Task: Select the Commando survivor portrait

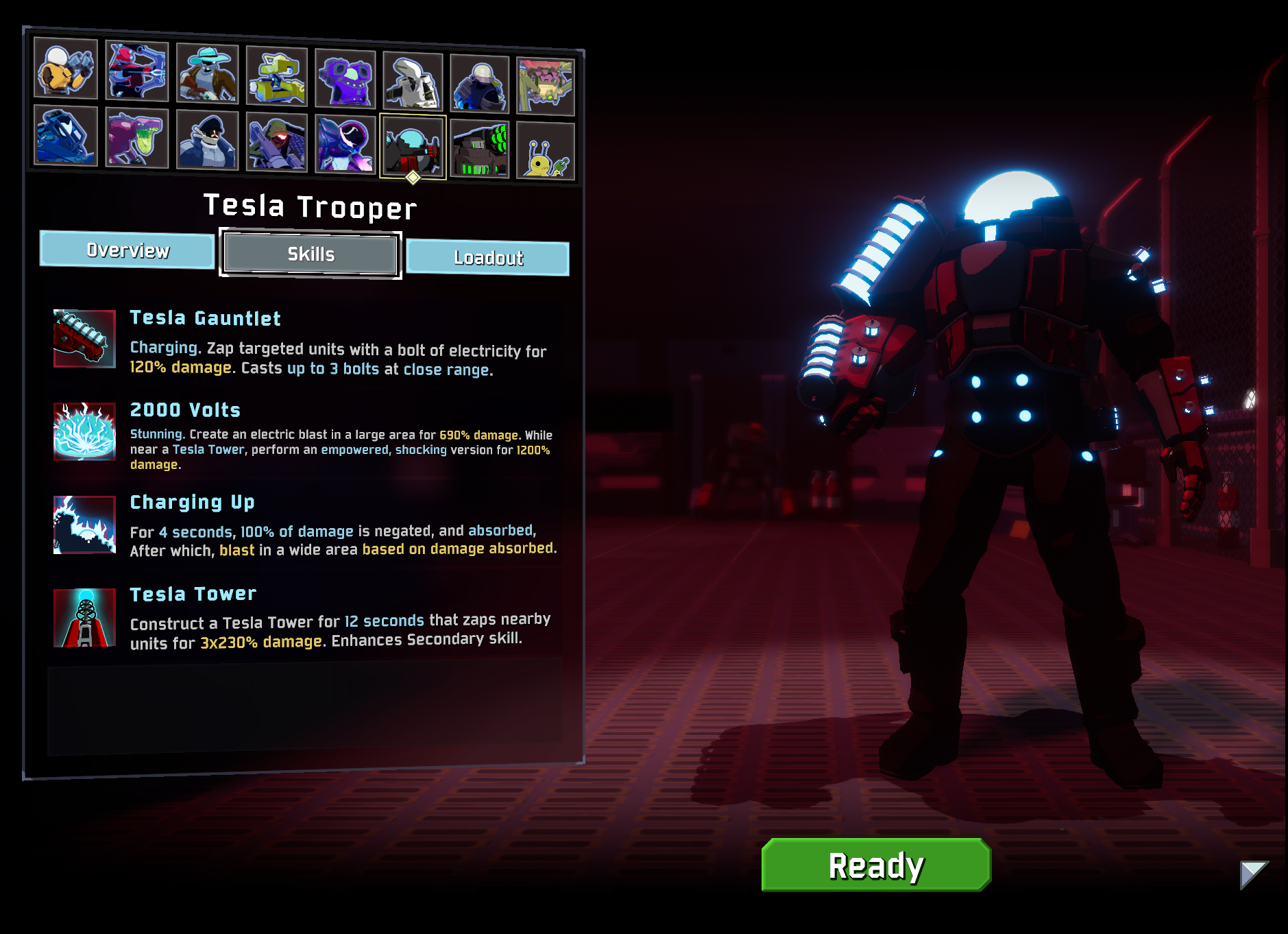Action: click(66, 69)
